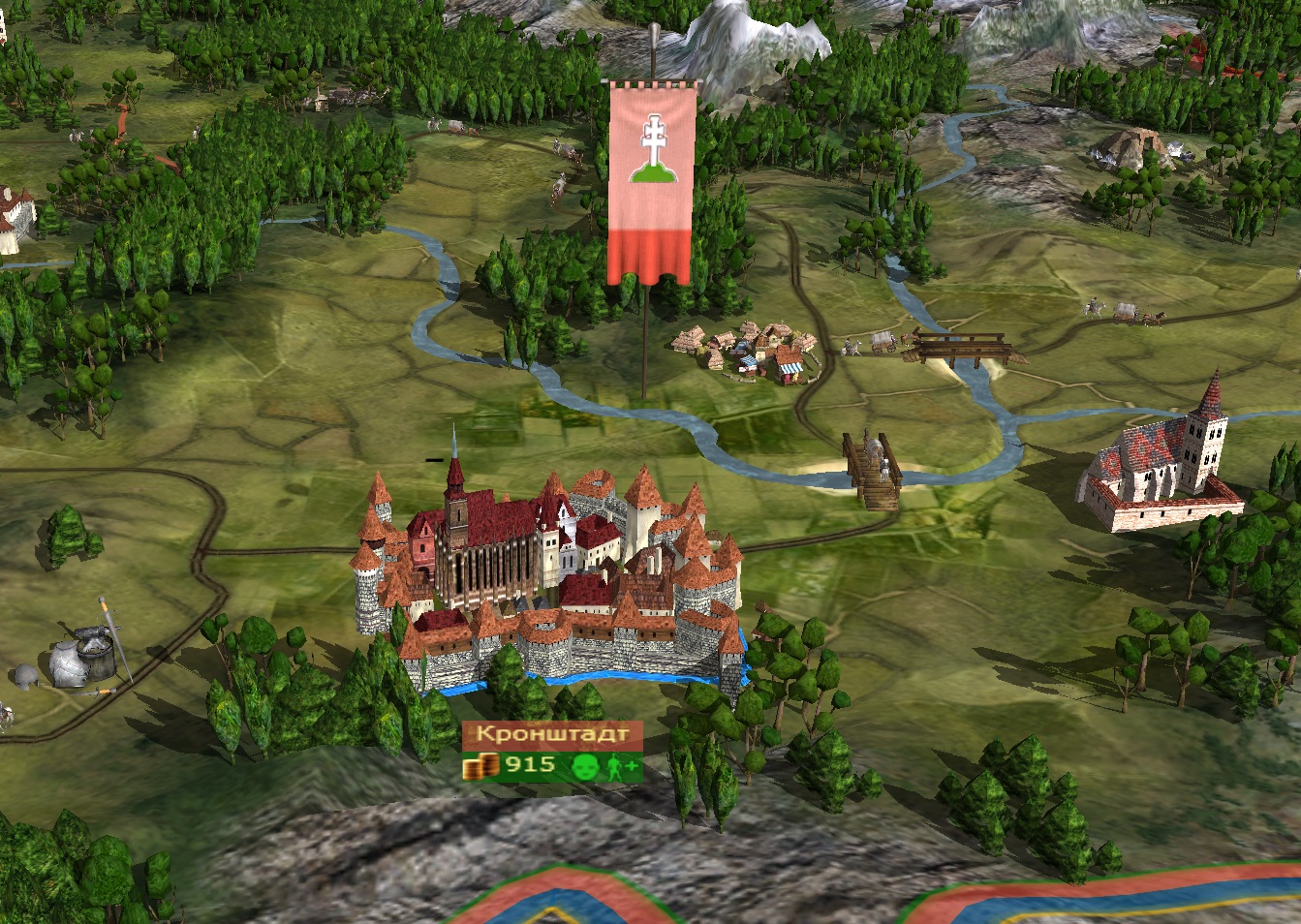Viewport: 1301px width, 924px height.
Task: Select the Кронштадт settlement name tag
Action: click(551, 734)
